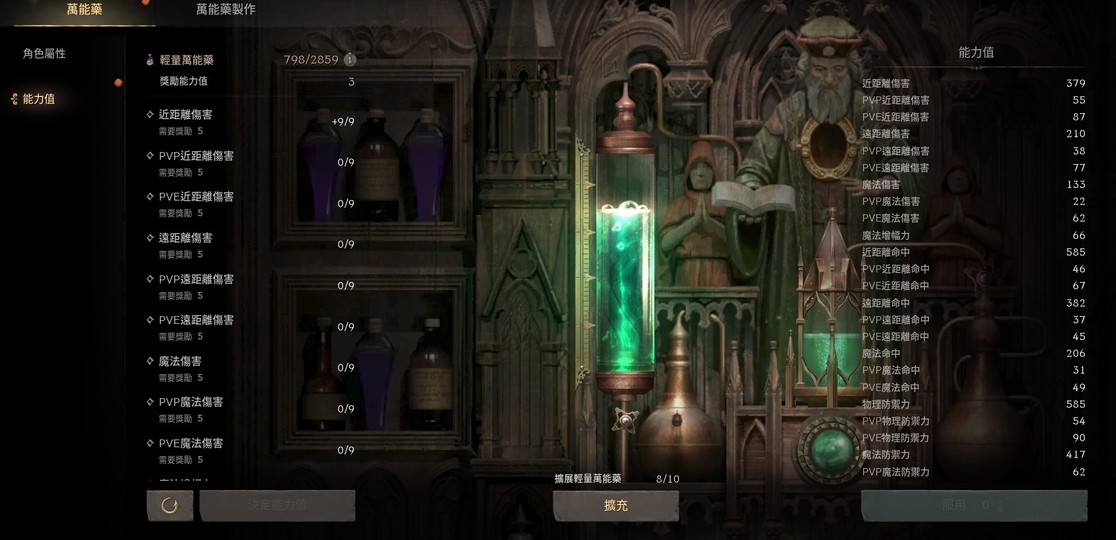Open the 萬能藥製作 tab
The image size is (1116, 540).
[x=225, y=10]
